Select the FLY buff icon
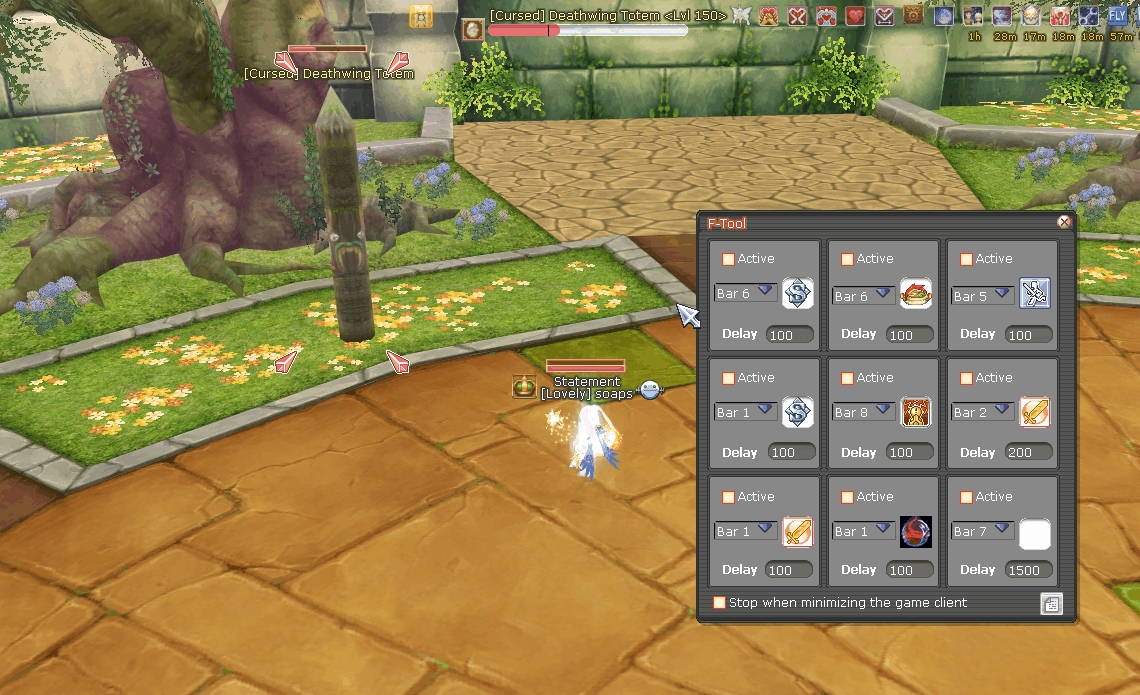The height and width of the screenshot is (695, 1140). [x=1117, y=15]
